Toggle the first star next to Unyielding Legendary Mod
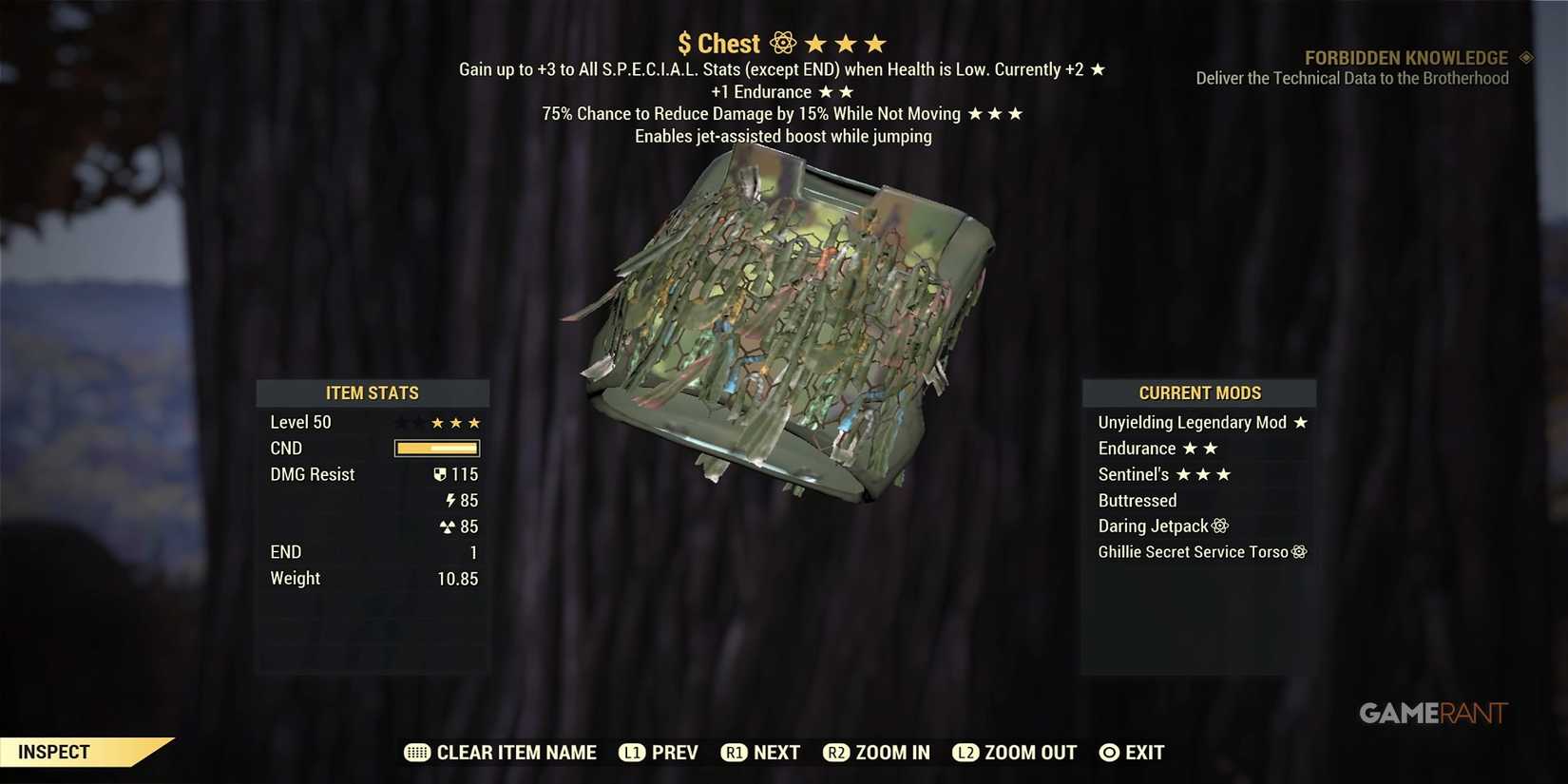Viewport: 1568px width, 784px height. (x=1301, y=422)
